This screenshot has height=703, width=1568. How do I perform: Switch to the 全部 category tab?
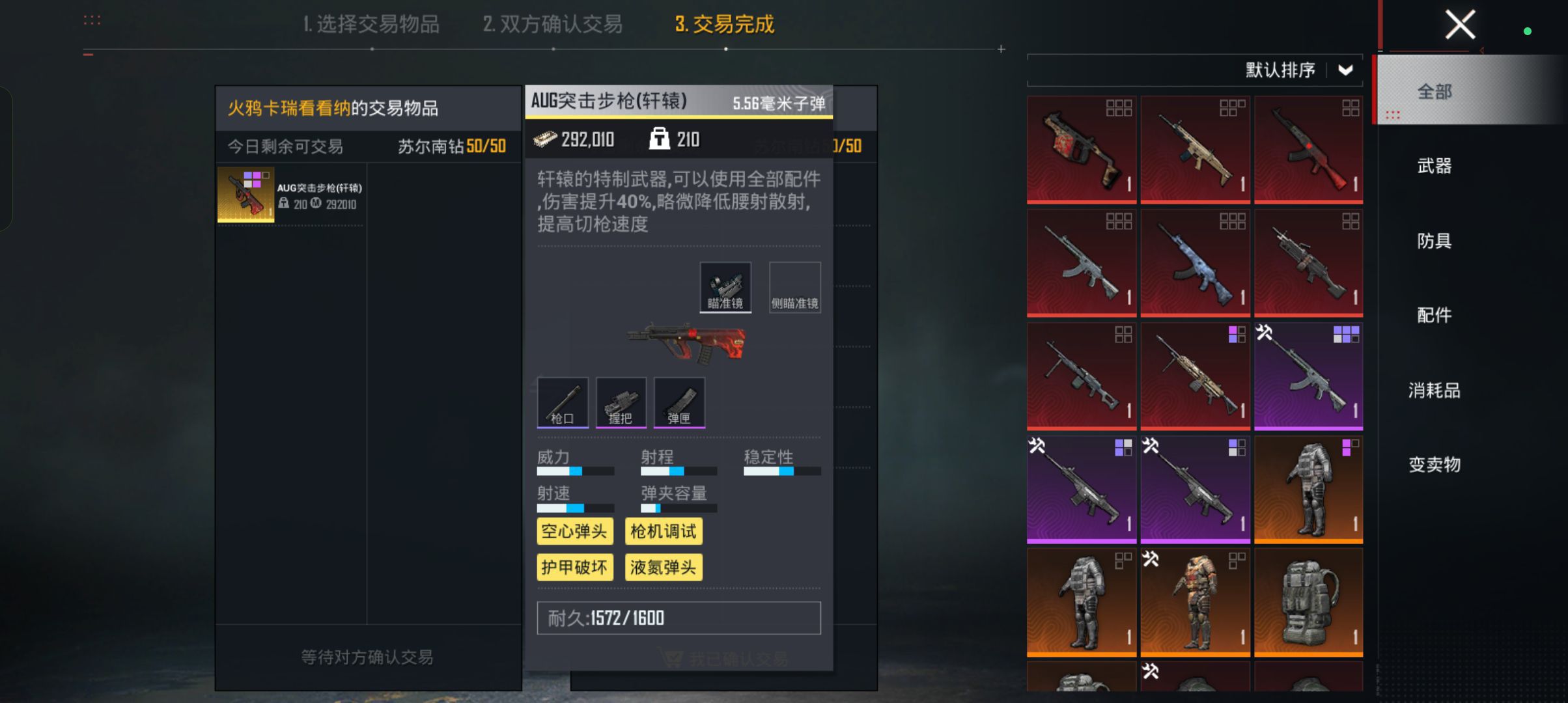coord(1434,92)
